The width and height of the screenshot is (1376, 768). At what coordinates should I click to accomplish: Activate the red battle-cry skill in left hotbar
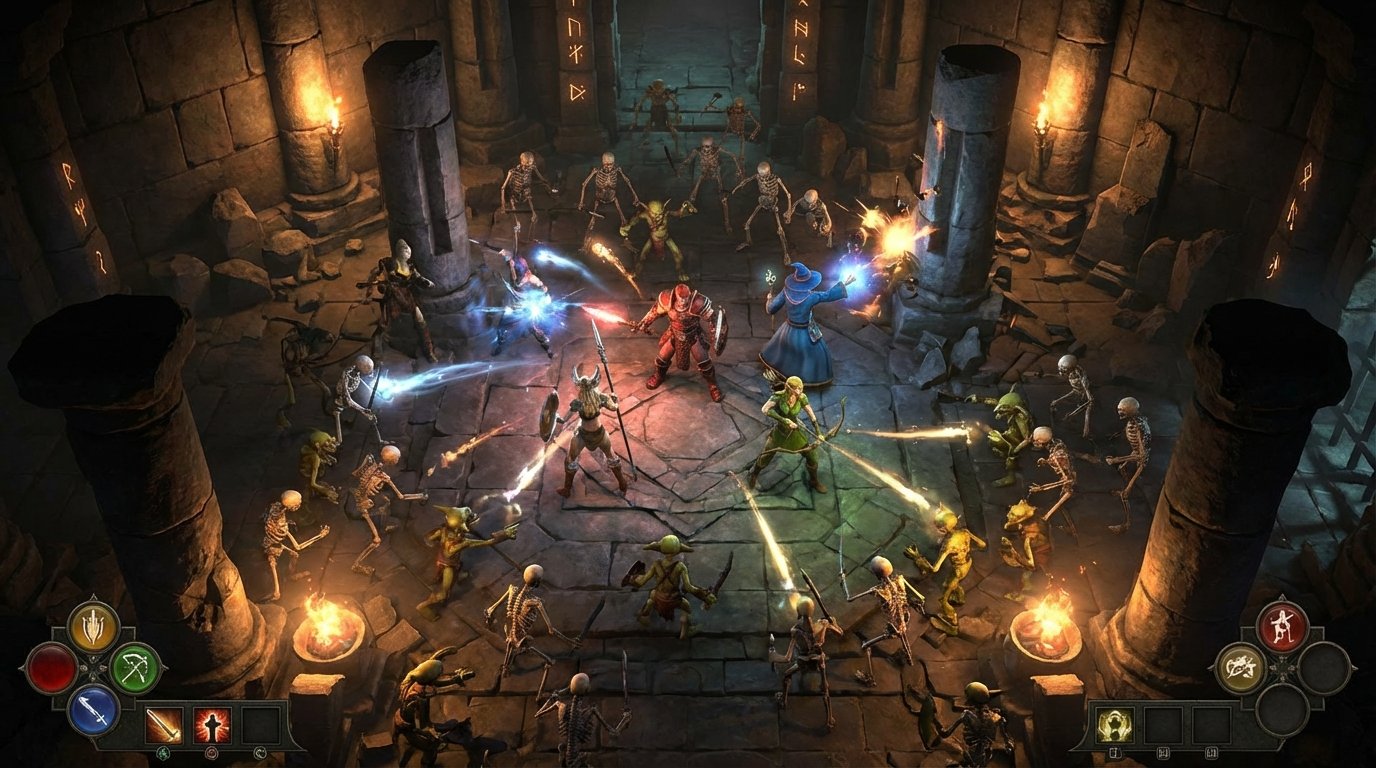tap(212, 724)
